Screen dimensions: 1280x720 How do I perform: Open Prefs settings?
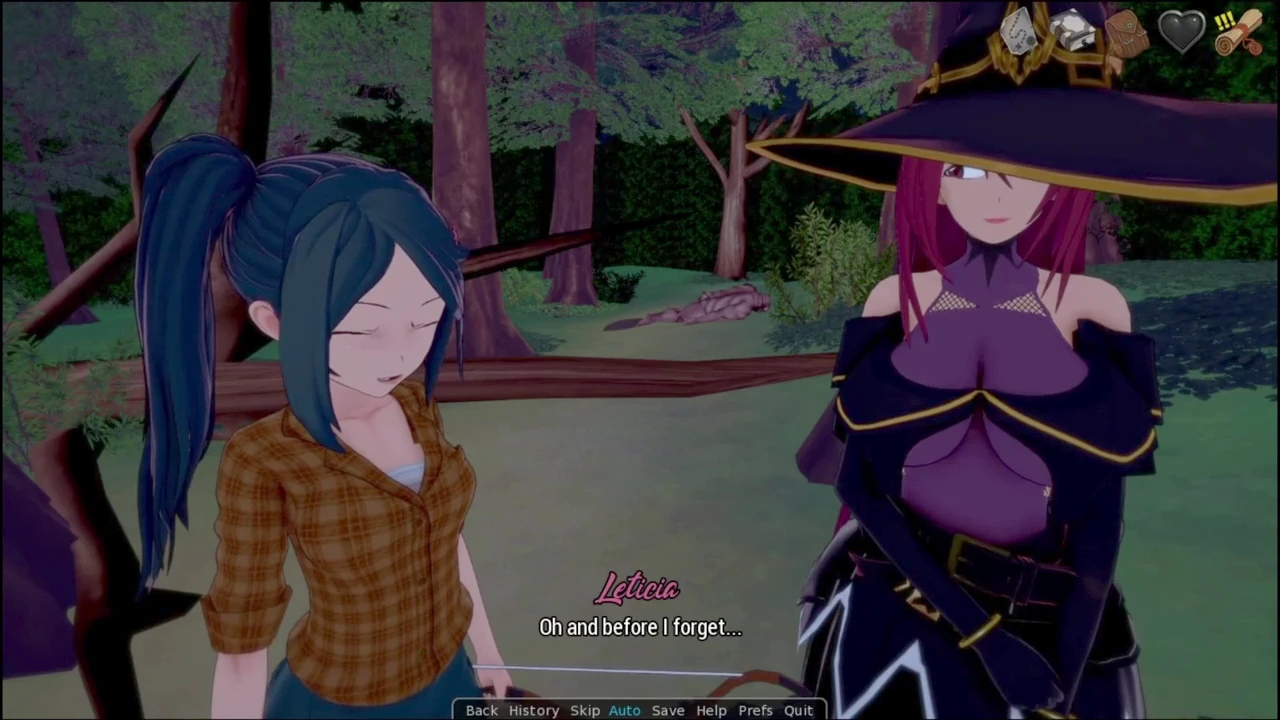(755, 710)
